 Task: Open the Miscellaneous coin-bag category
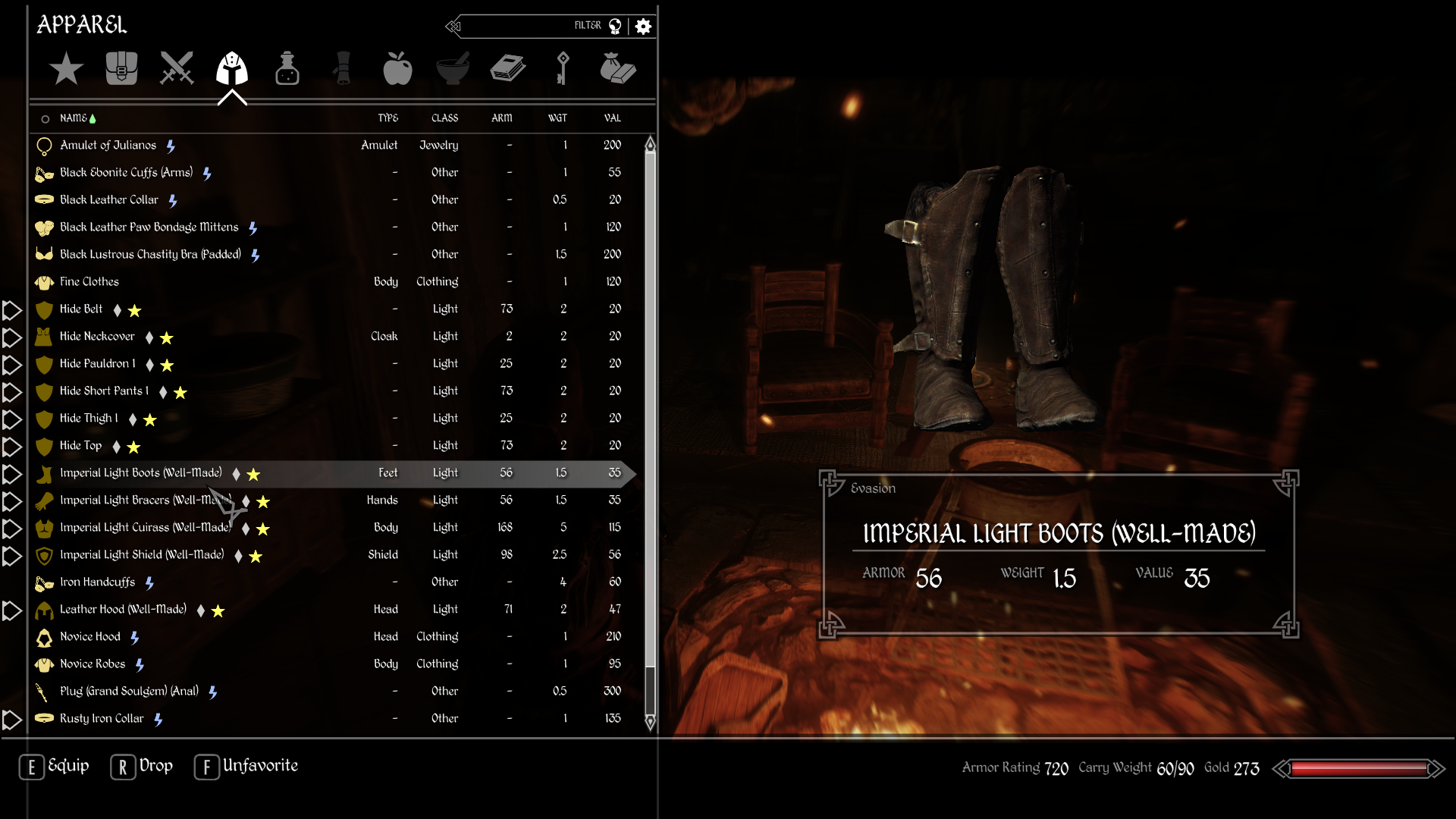(618, 68)
